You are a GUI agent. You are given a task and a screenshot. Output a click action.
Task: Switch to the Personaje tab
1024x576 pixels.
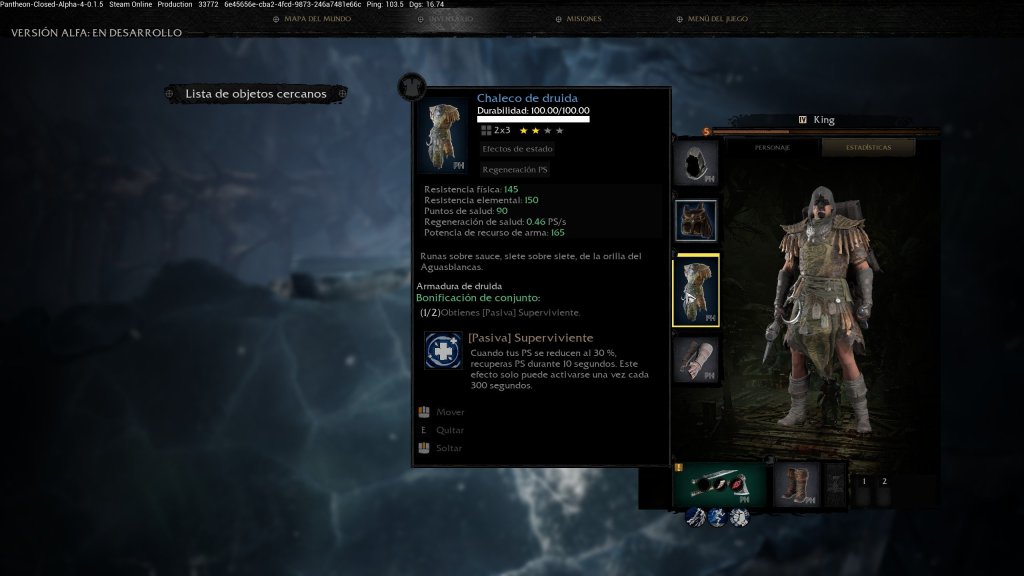(772, 148)
